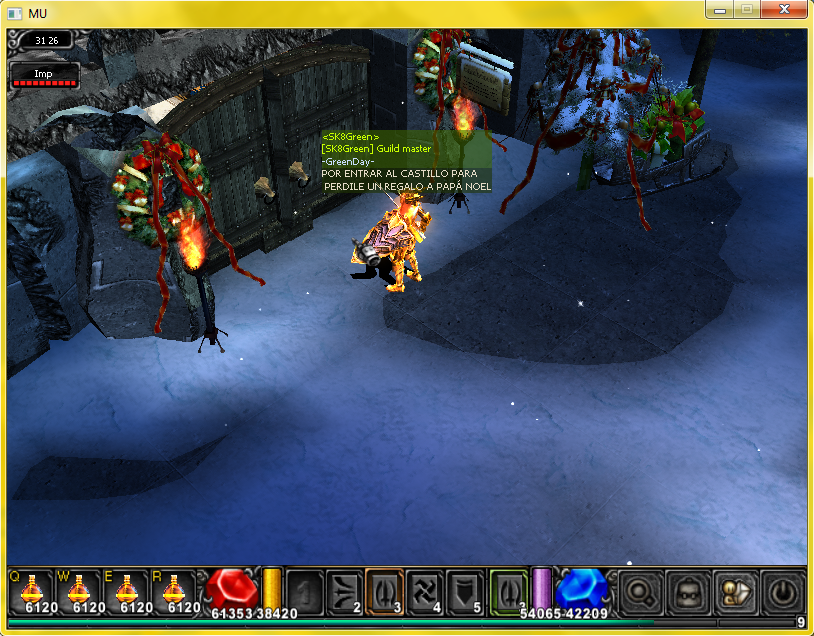The image size is (814, 636).
Task: Select the Imp pet status panel
Action: pos(44,75)
